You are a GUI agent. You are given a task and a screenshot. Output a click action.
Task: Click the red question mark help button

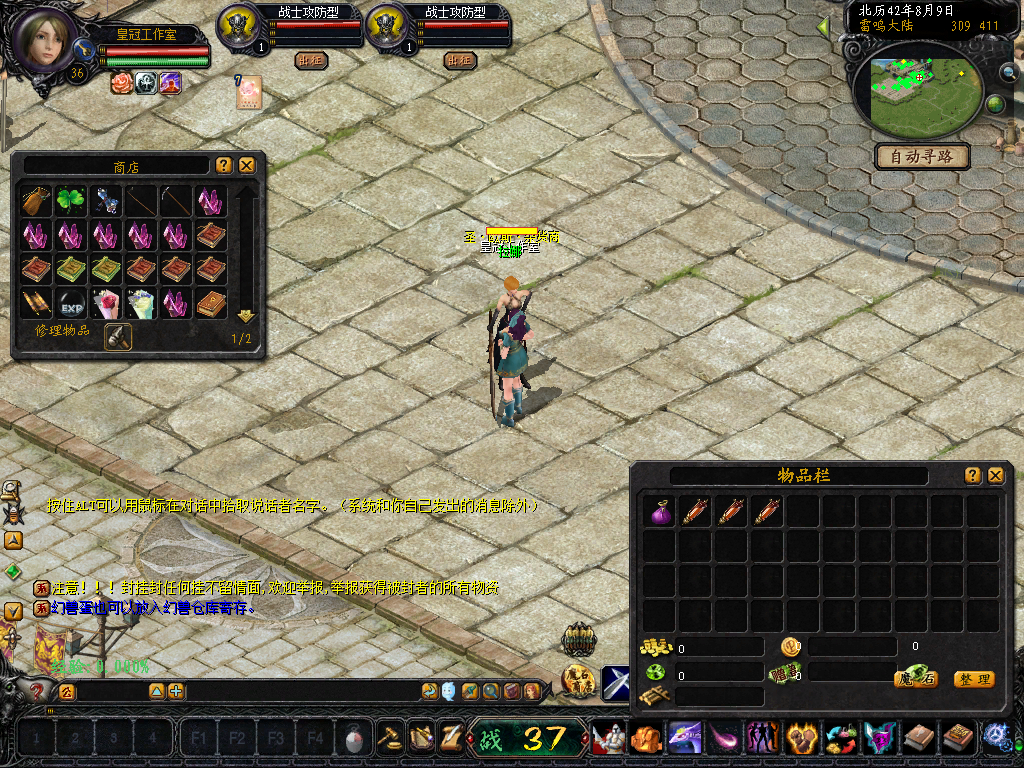38,691
